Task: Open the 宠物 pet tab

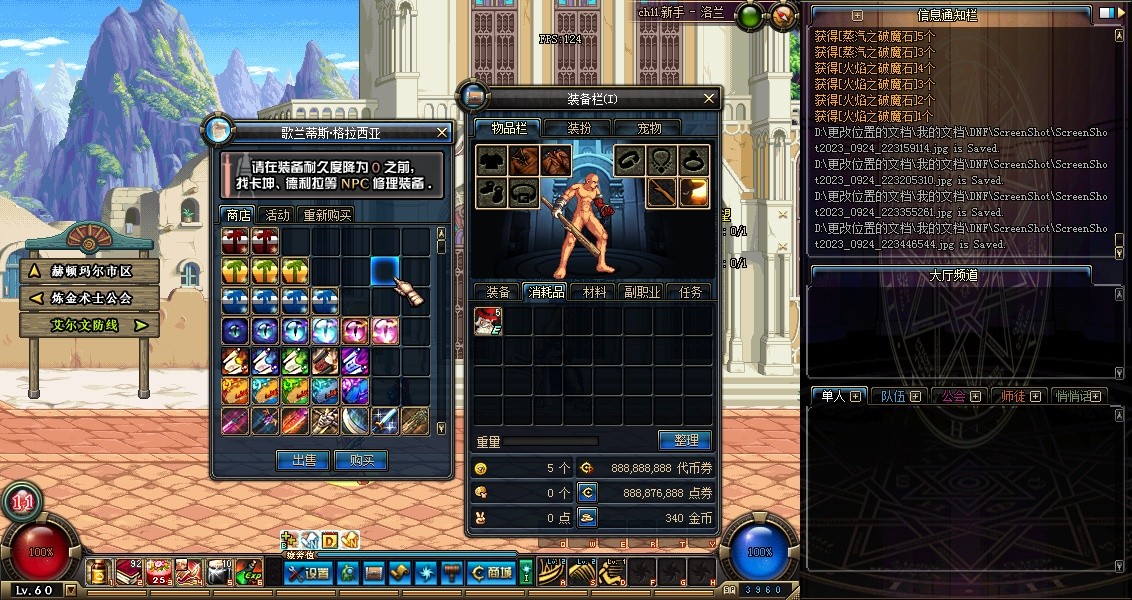Action: (x=649, y=128)
